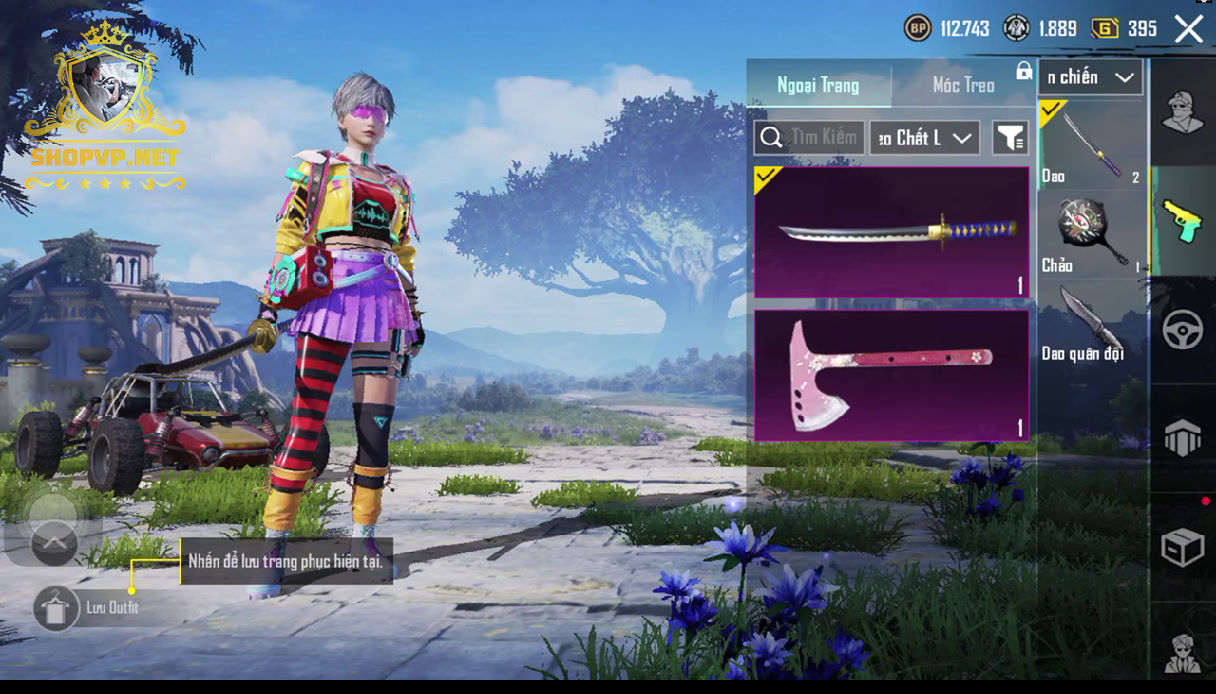This screenshot has height=694, width=1216.
Task: Choose the pink axe skin thumbnail
Action: pos(891,375)
